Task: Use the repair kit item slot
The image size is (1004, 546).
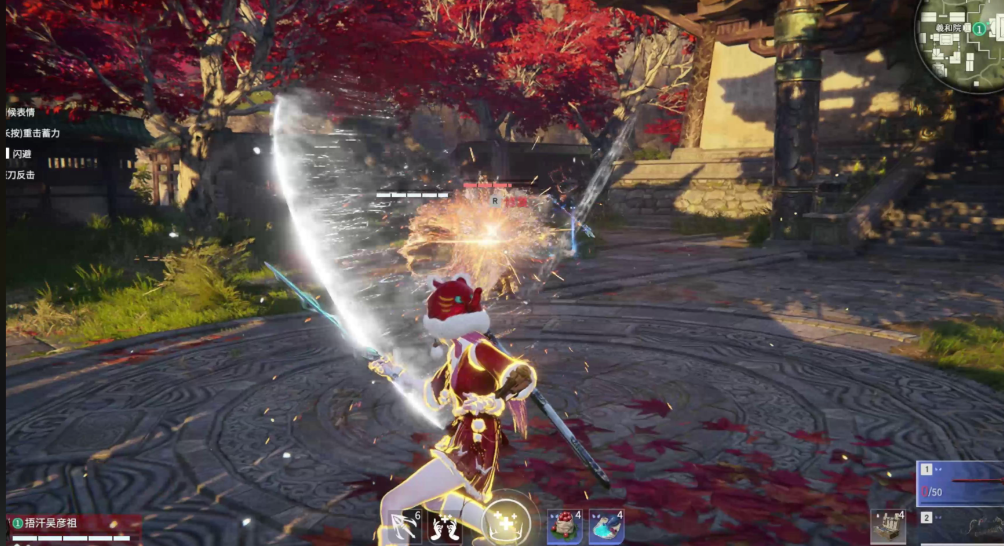Action: [x=887, y=526]
